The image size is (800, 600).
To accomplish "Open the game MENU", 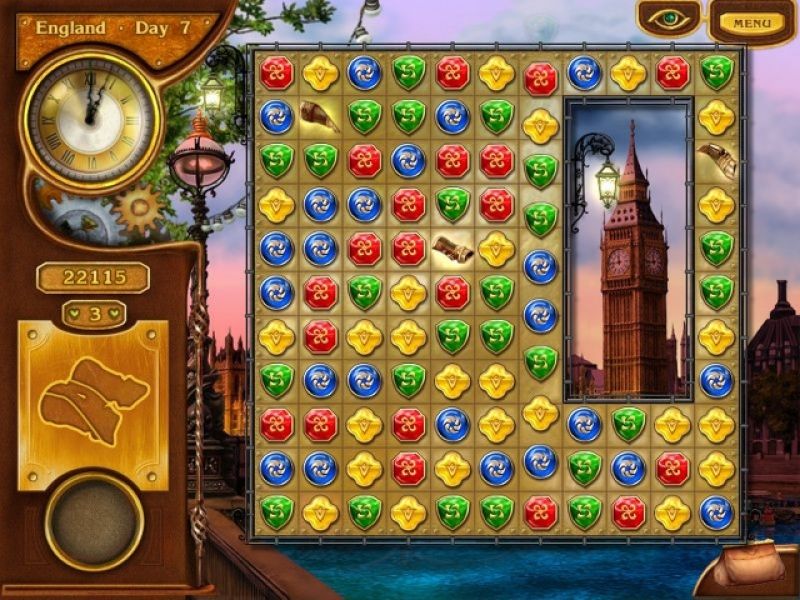I will click(x=752, y=22).
